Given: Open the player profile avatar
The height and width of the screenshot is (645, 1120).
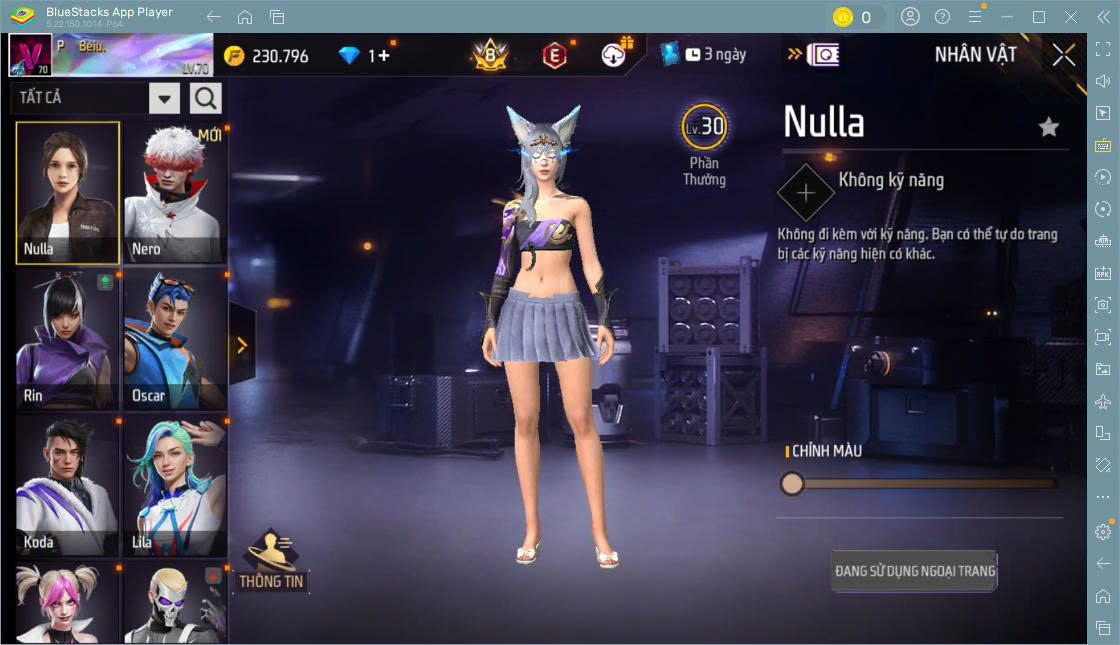Looking at the screenshot, I should pos(30,56).
